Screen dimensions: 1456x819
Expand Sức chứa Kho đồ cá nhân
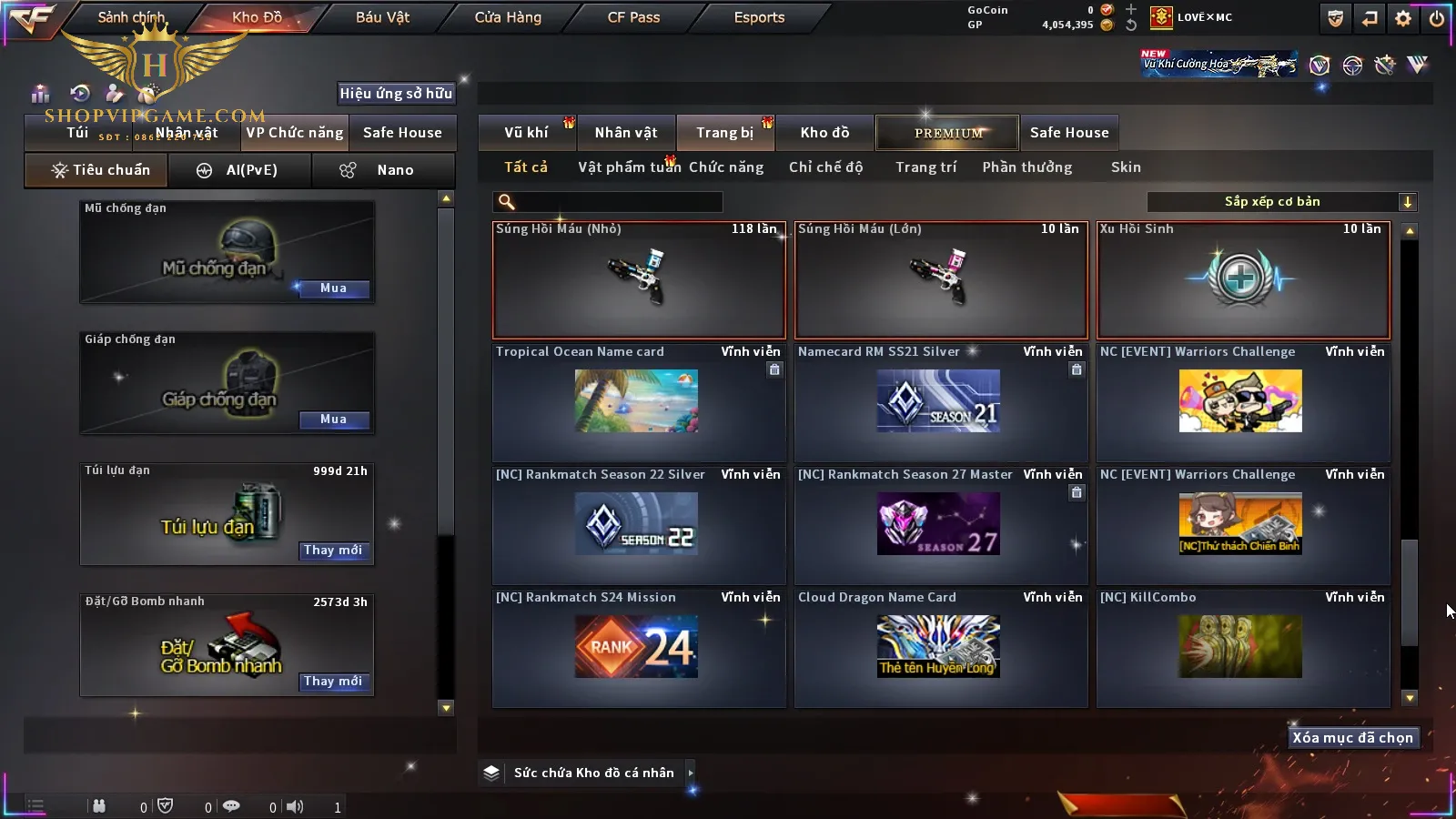tap(691, 773)
